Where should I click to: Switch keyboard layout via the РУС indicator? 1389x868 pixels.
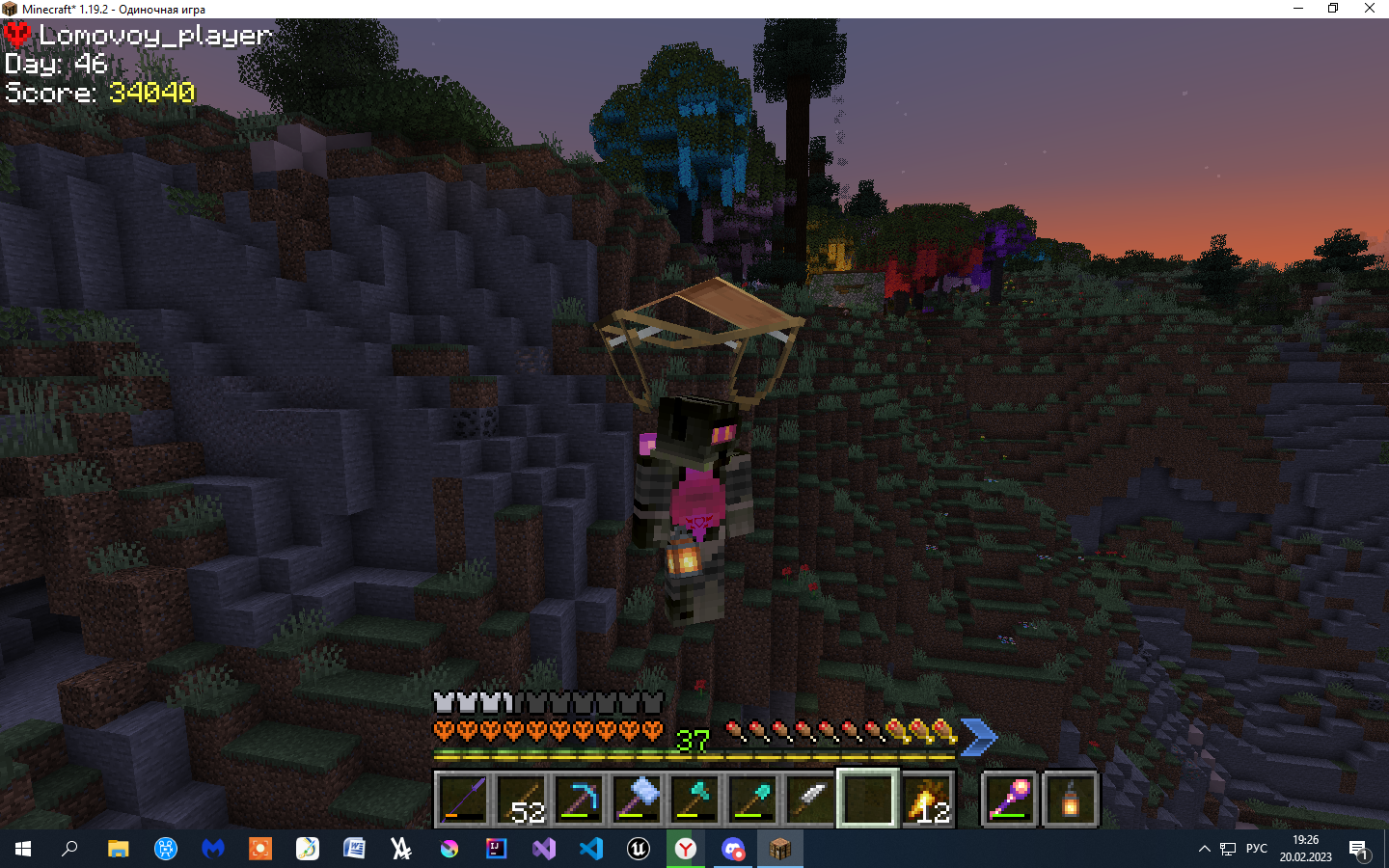(1256, 849)
